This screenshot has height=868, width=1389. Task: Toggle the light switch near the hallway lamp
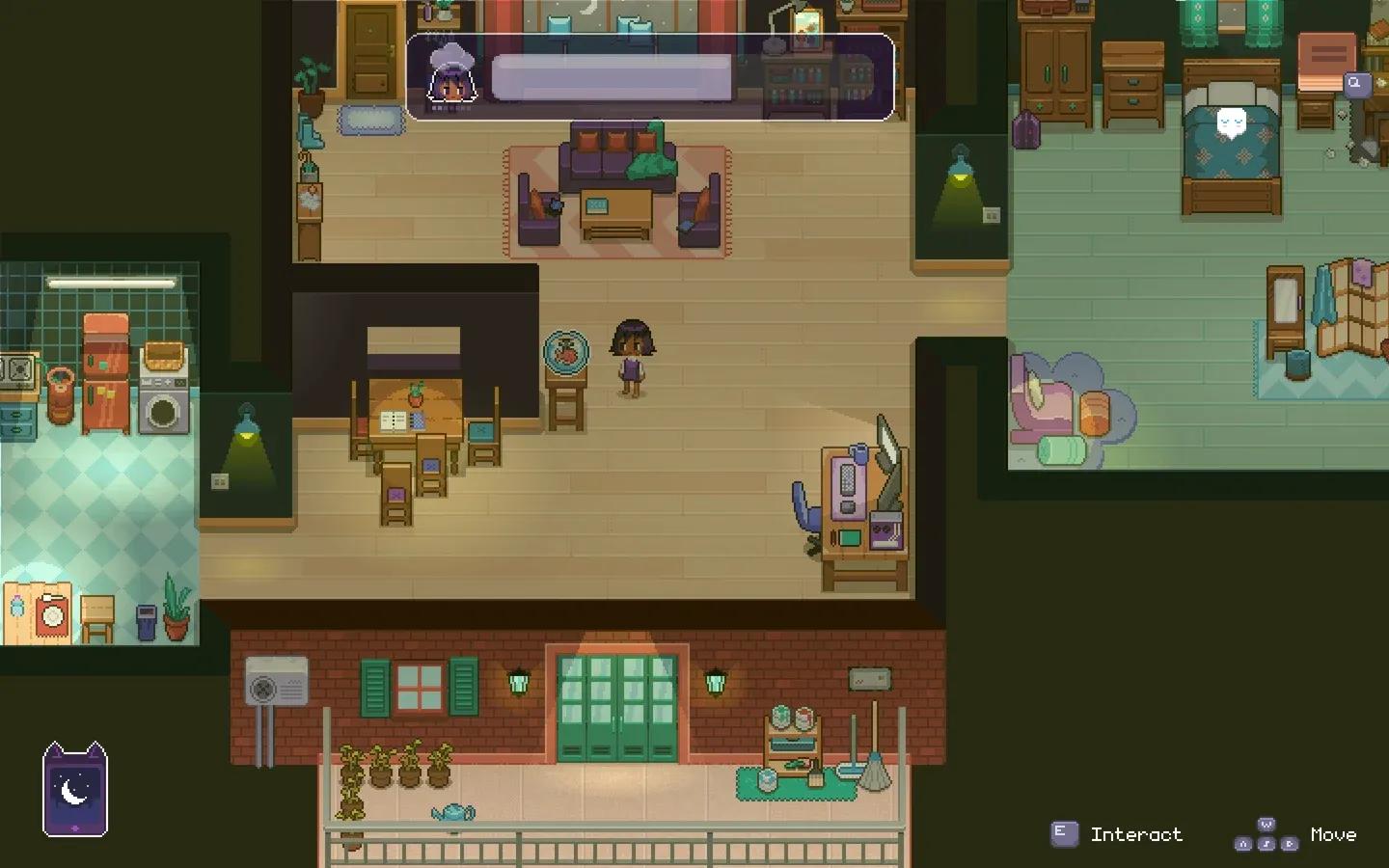pos(992,215)
